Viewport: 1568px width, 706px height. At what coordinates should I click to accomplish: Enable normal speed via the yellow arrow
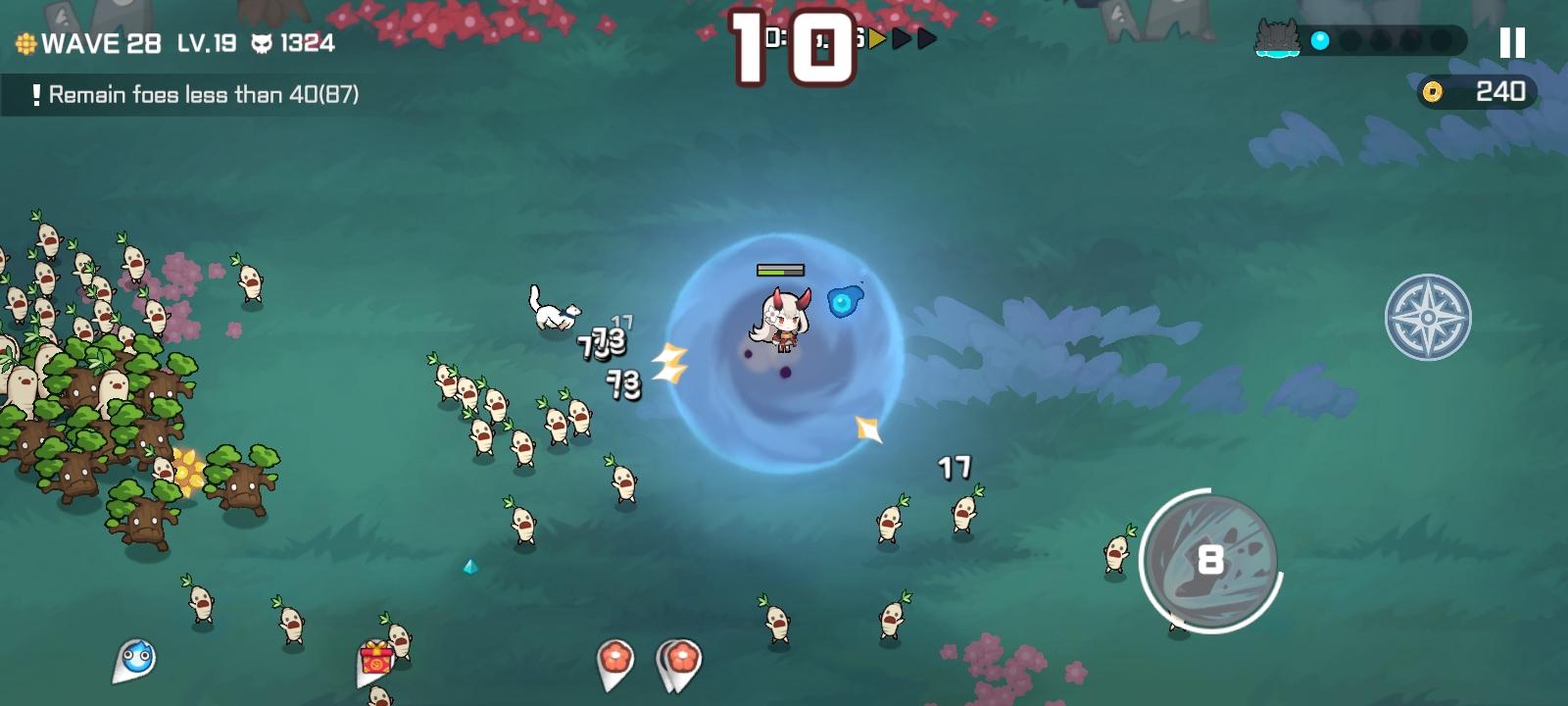876,39
